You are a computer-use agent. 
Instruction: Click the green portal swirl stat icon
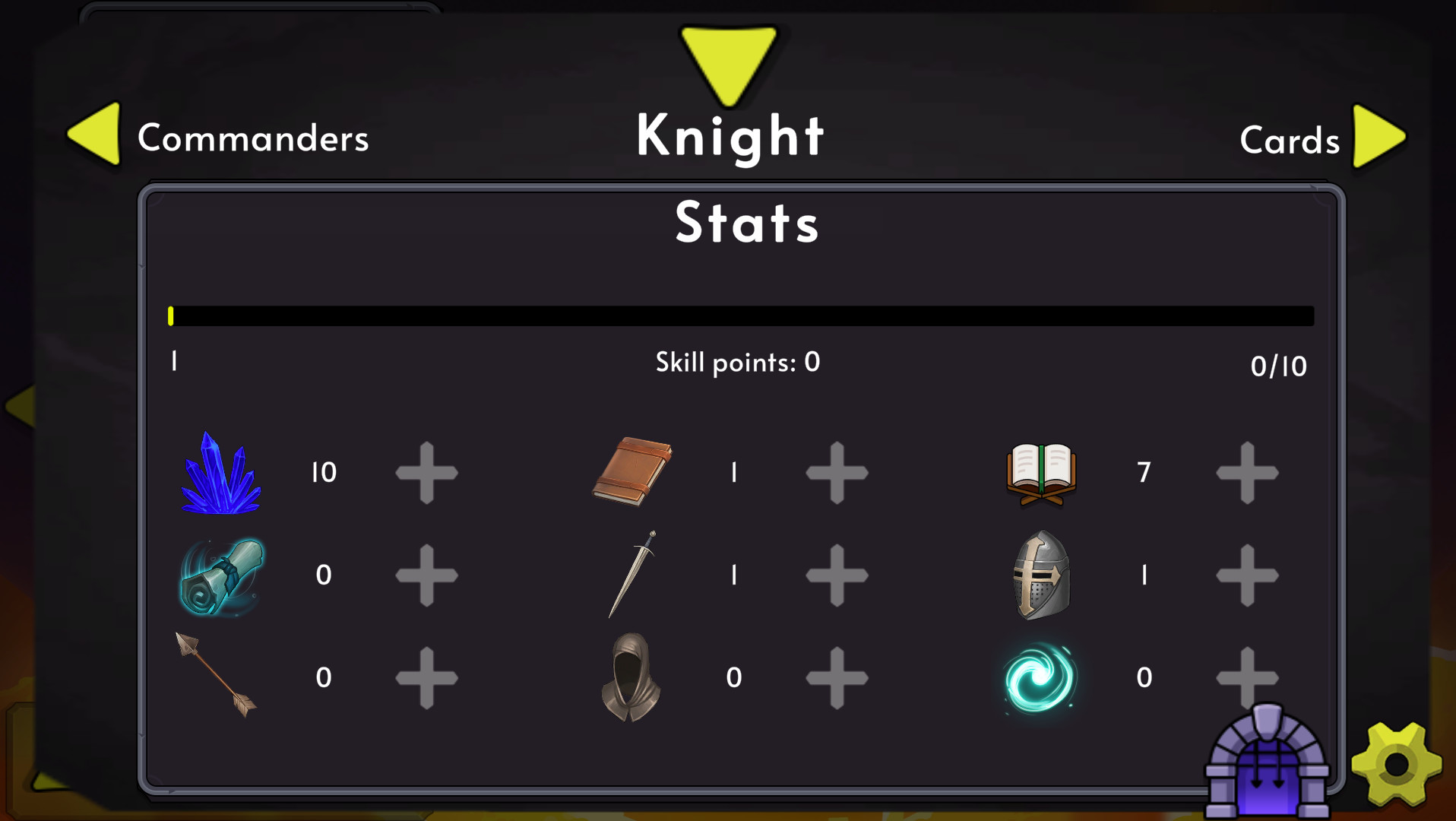[x=1040, y=677]
